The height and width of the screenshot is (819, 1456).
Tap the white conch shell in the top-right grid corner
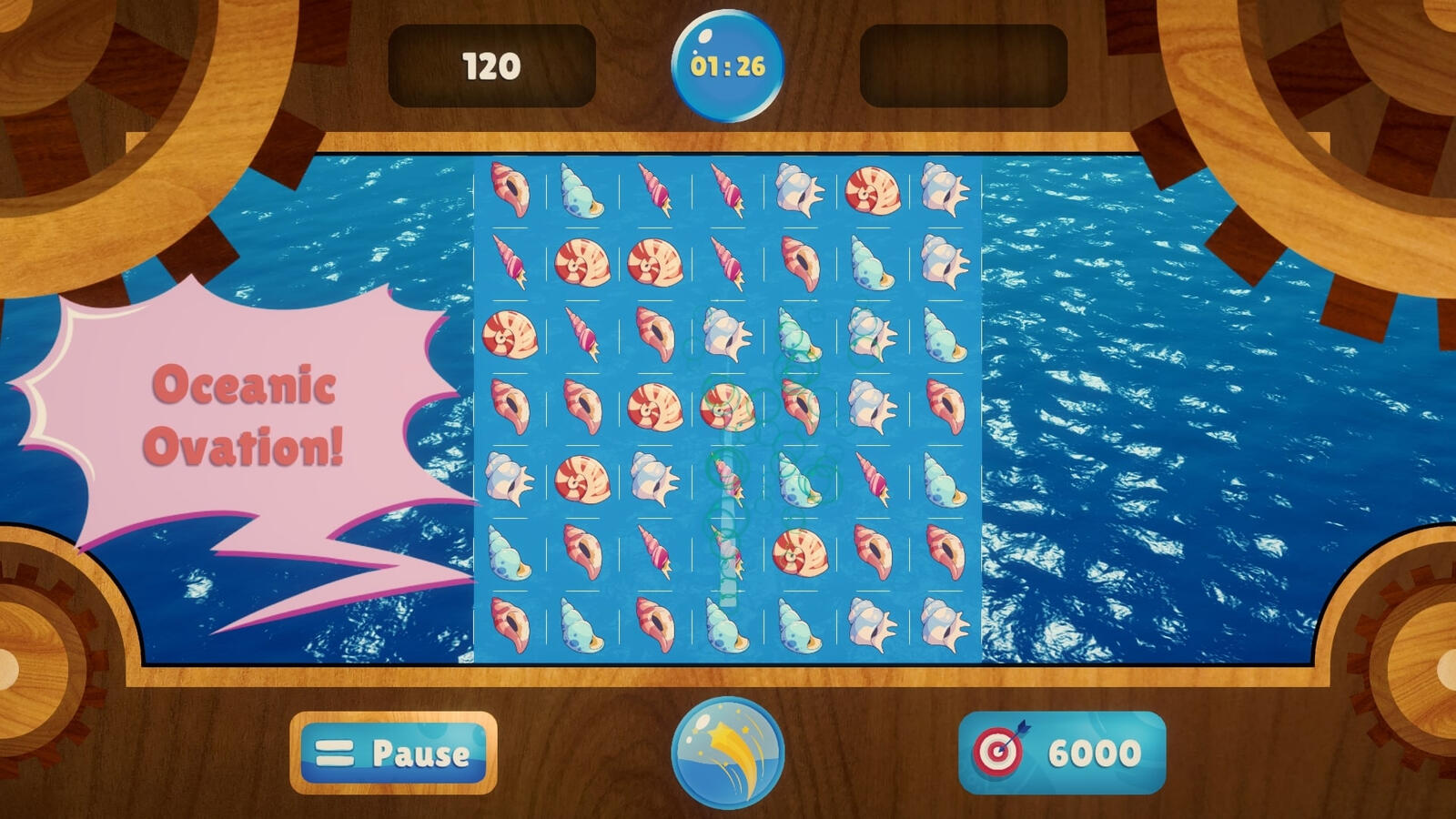[942, 191]
